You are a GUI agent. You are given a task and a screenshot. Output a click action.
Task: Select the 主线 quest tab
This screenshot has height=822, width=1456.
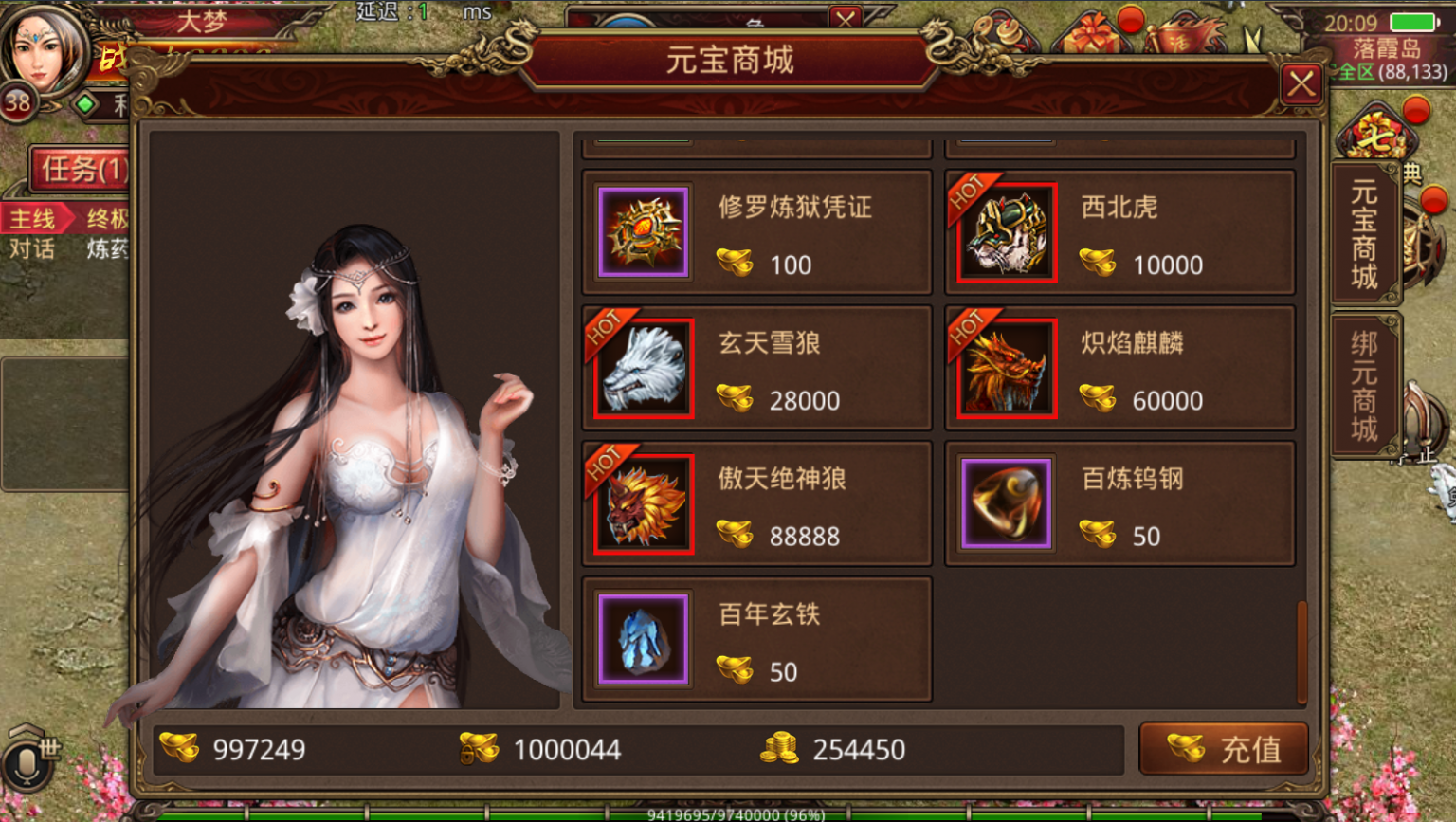(x=34, y=219)
